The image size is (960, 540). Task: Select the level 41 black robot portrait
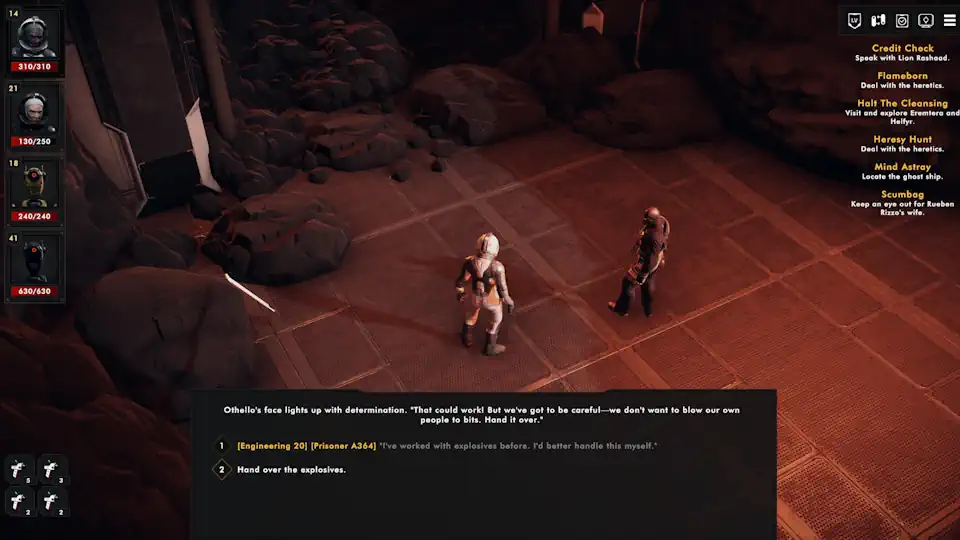click(34, 262)
